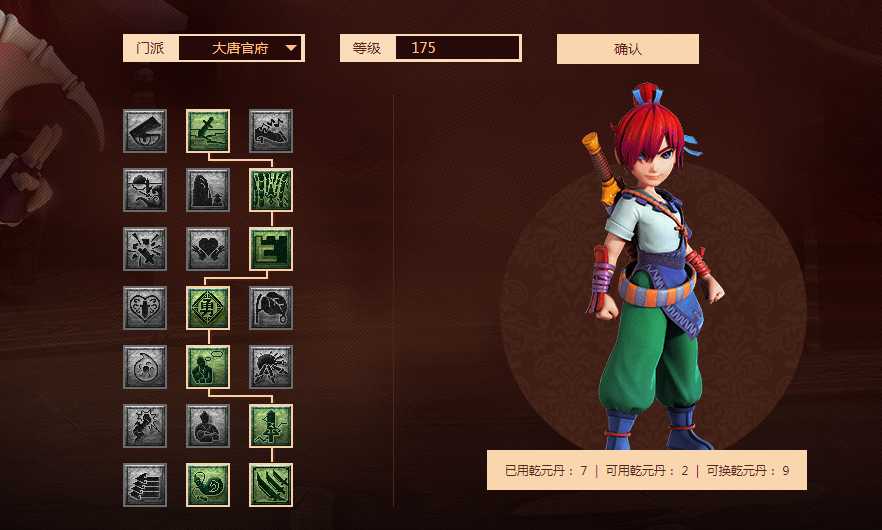Choose the green triple blades skill
The width and height of the screenshot is (882, 530).
pos(271,485)
